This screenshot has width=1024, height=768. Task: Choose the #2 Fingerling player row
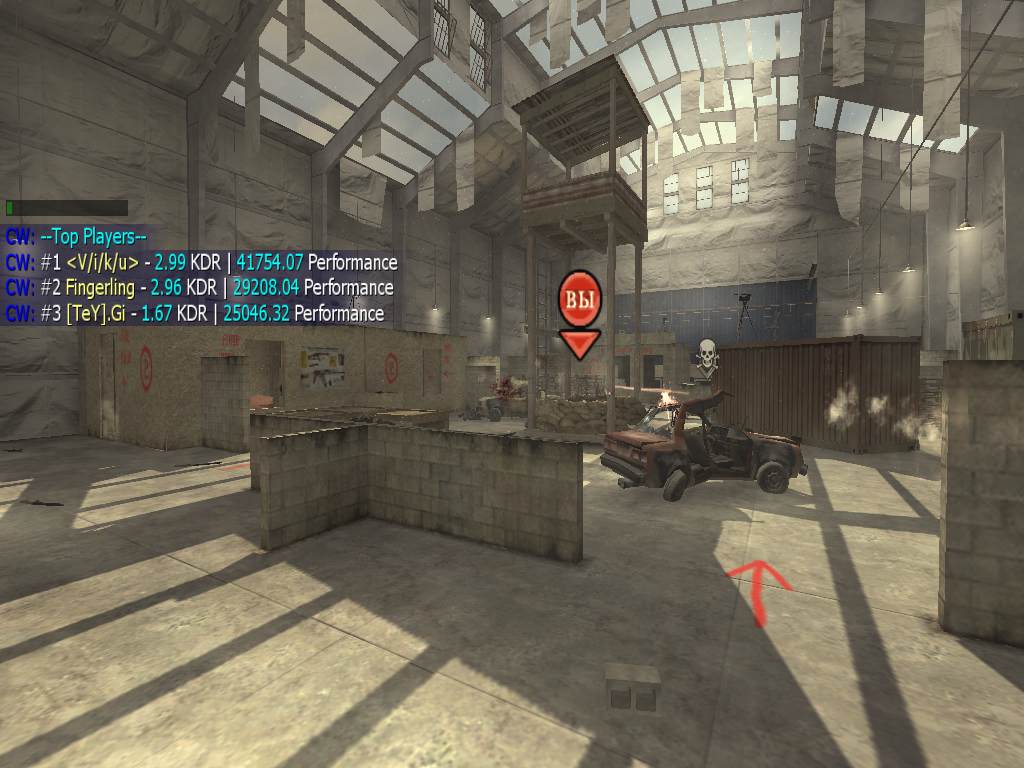coord(199,288)
